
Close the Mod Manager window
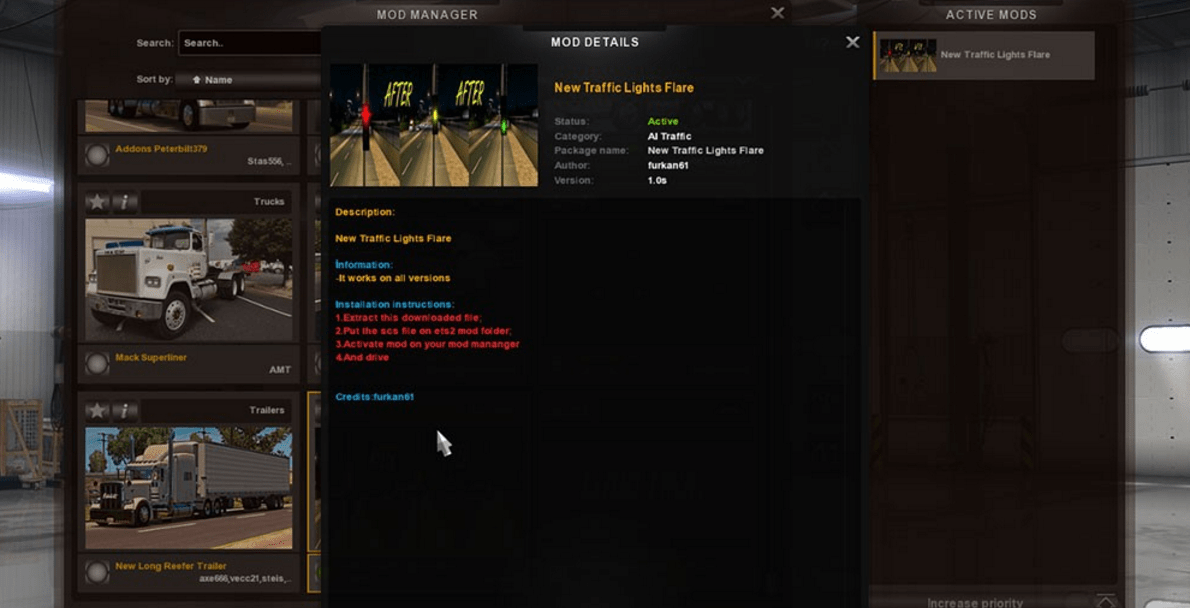(x=777, y=13)
